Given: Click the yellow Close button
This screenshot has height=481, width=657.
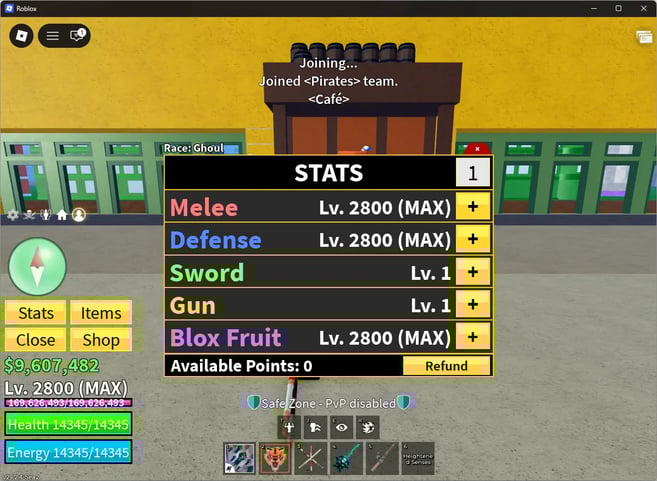Looking at the screenshot, I should click(x=36, y=340).
